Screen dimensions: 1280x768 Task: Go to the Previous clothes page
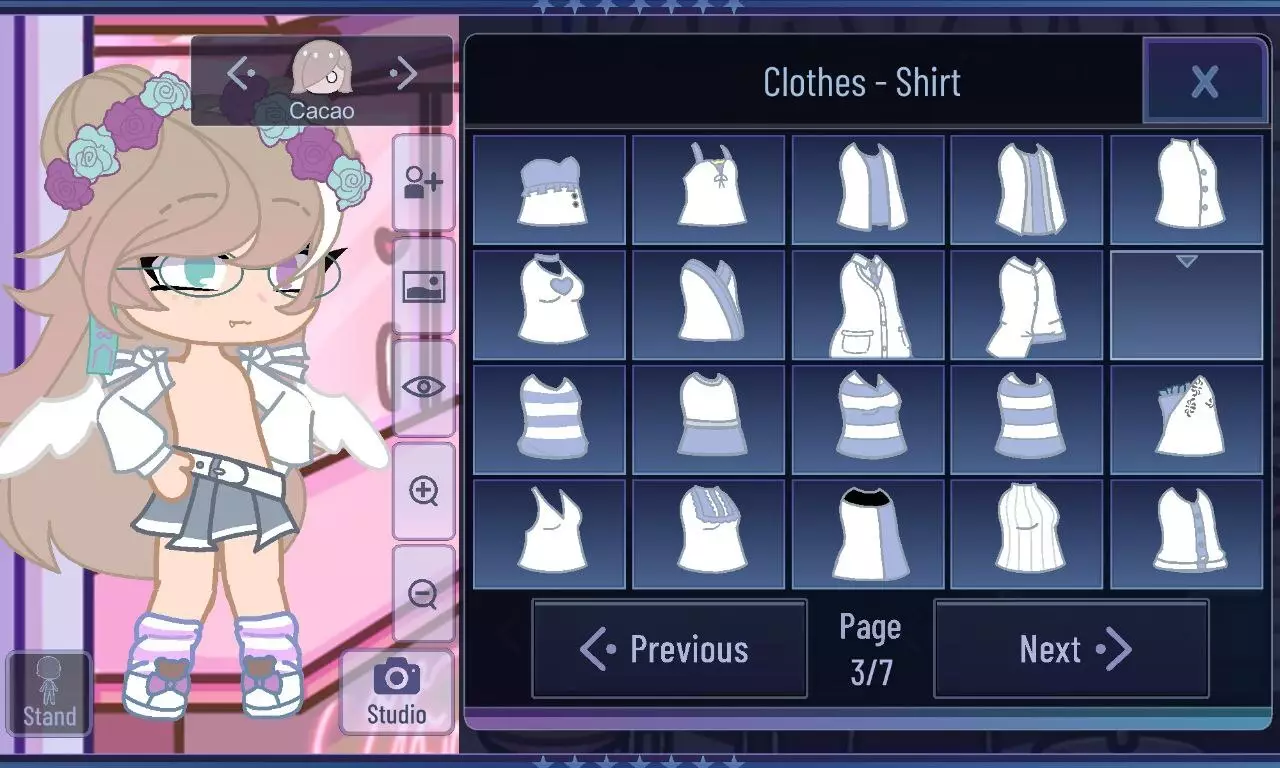(670, 650)
